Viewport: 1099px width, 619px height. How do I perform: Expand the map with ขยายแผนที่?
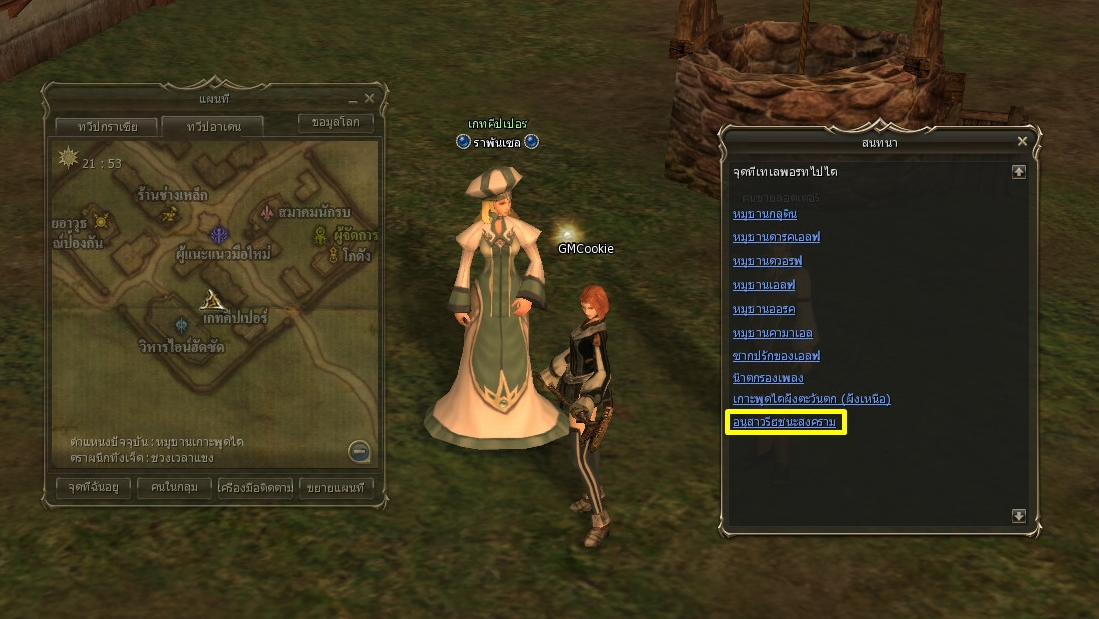336,488
